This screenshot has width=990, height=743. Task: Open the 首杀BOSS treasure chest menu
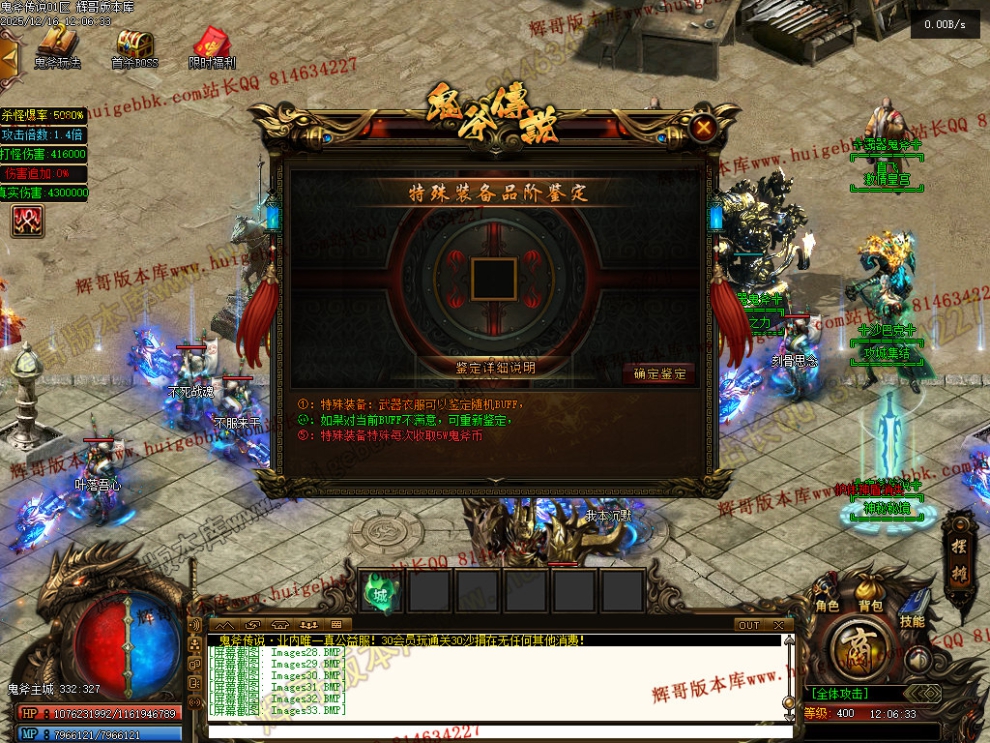point(134,48)
